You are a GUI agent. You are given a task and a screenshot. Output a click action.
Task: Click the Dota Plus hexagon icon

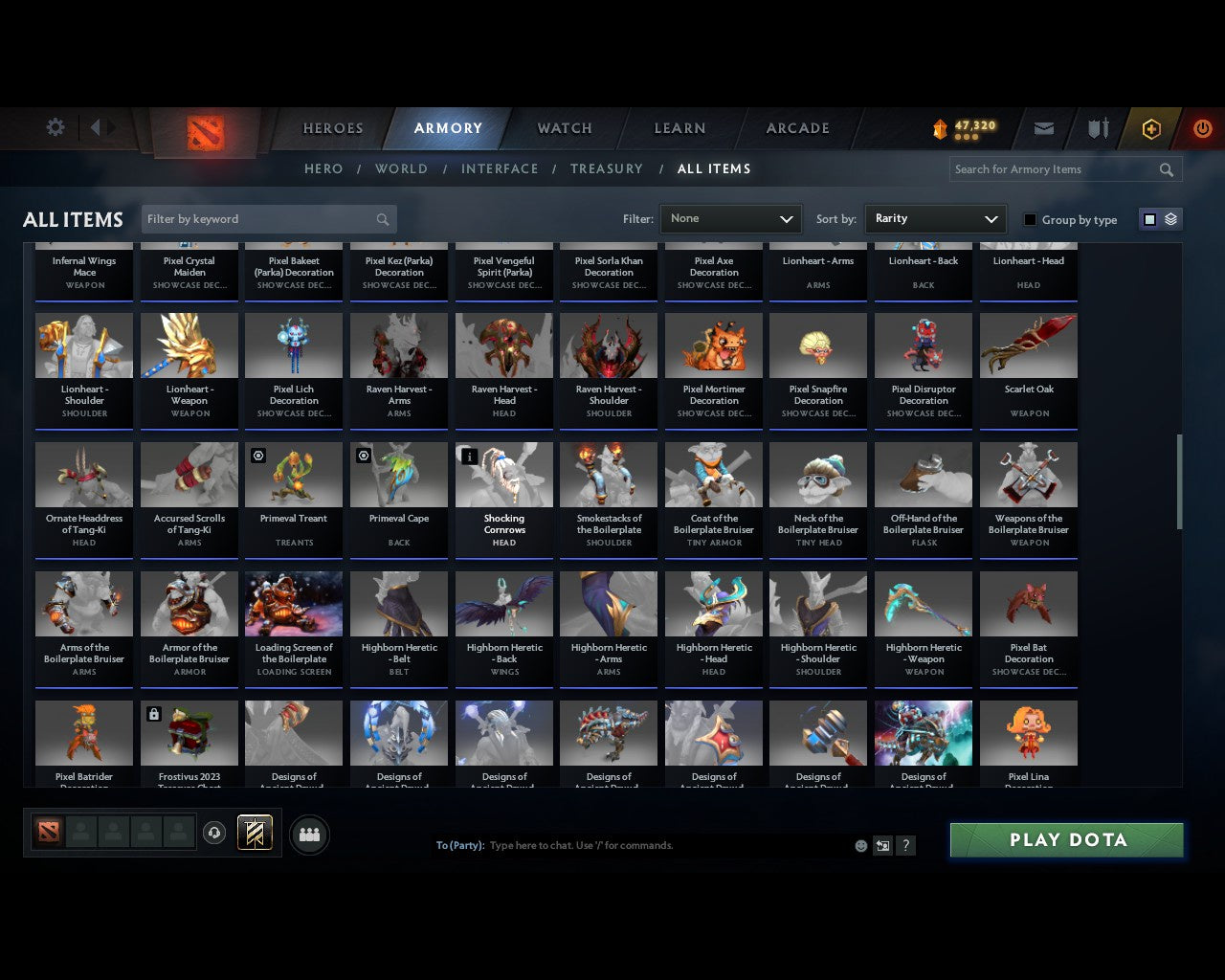click(x=1150, y=128)
